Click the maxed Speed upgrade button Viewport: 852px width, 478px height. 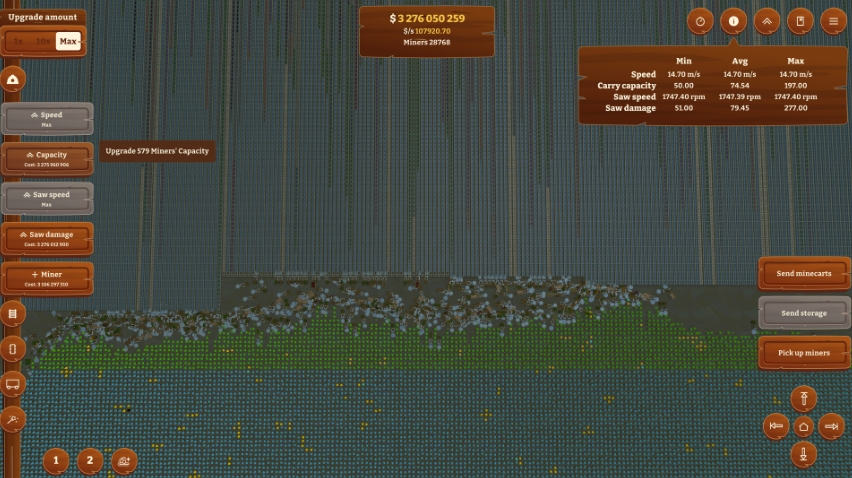(x=49, y=118)
